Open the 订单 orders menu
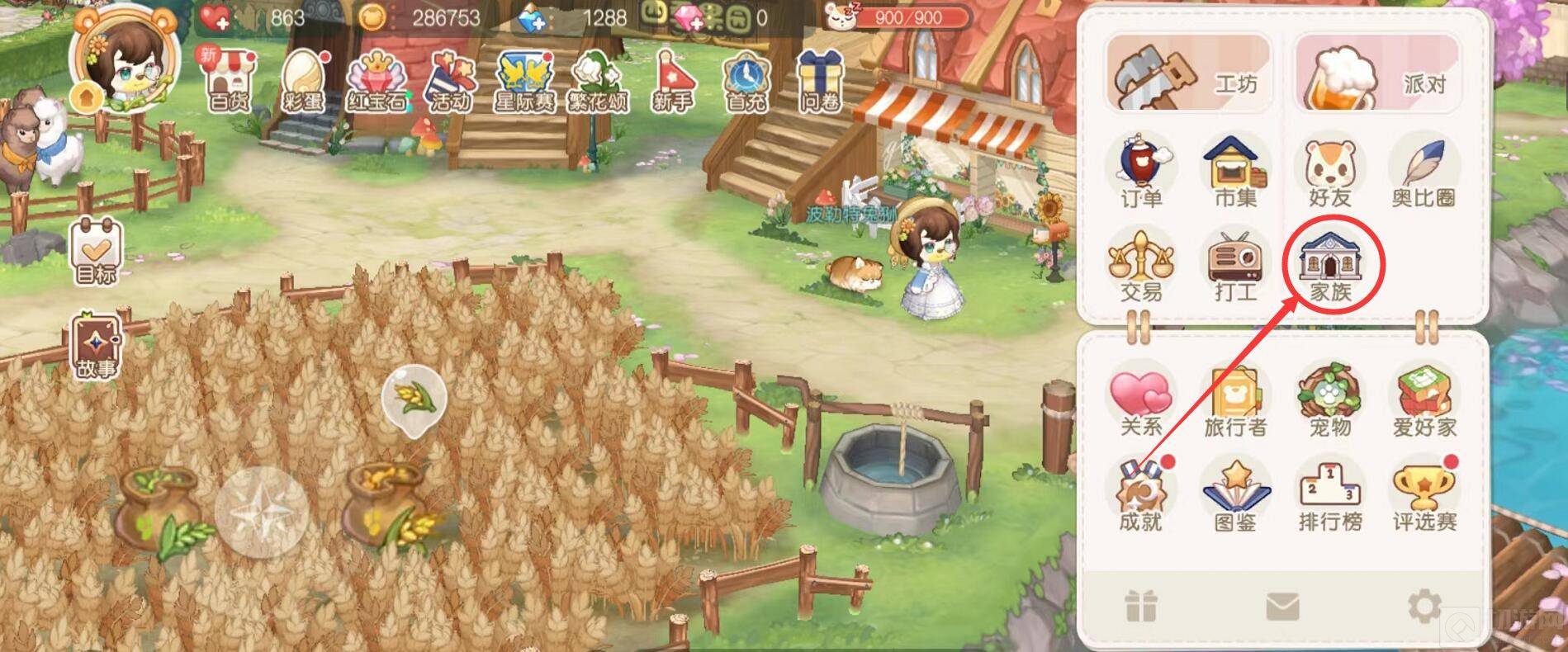Viewport: 1568px width, 652px height. 1141,172
